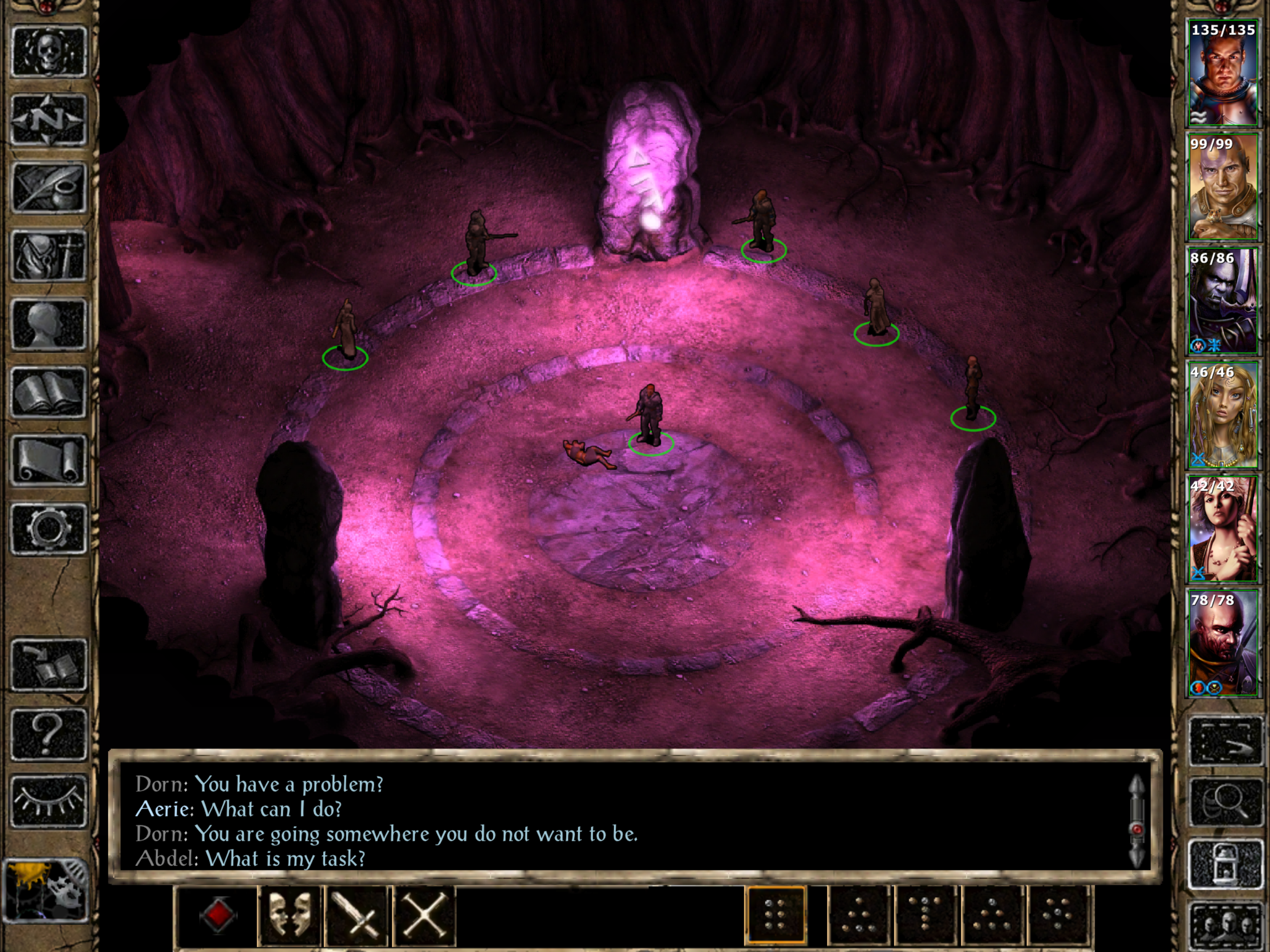
Task: Toggle the interface with the closed-eye button
Action: pyautogui.click(x=49, y=801)
